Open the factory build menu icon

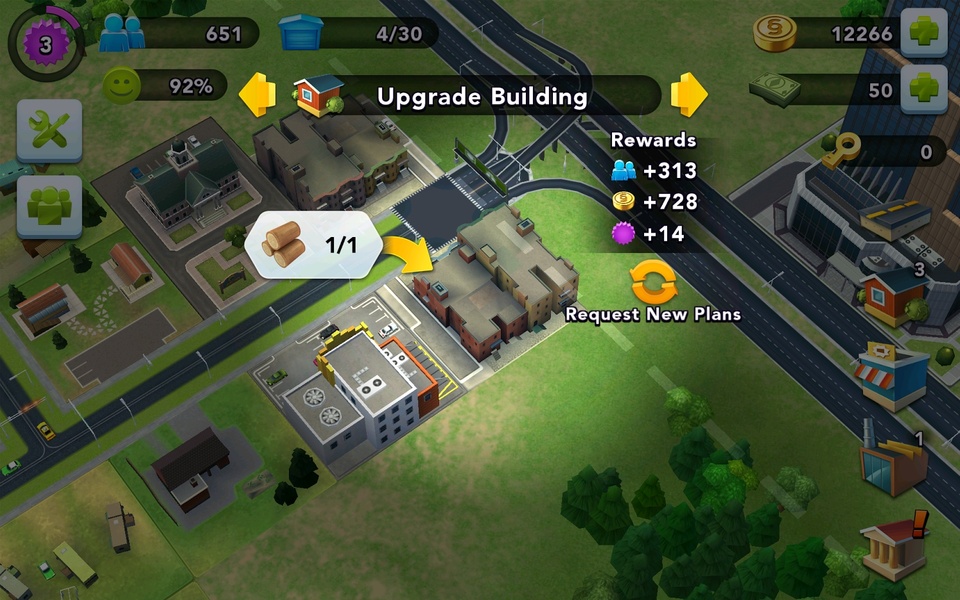pos(892,465)
